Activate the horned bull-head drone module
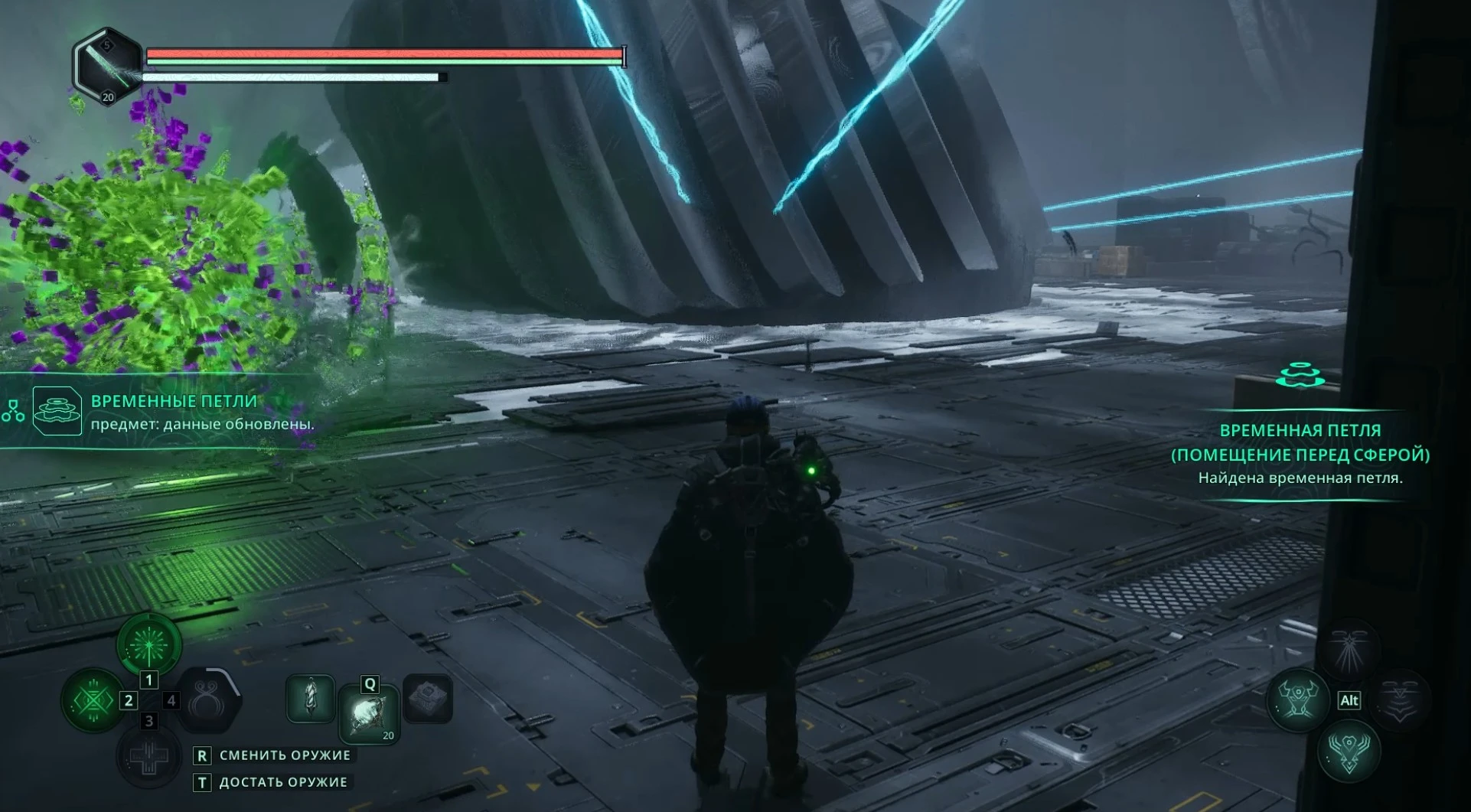 1298,699
